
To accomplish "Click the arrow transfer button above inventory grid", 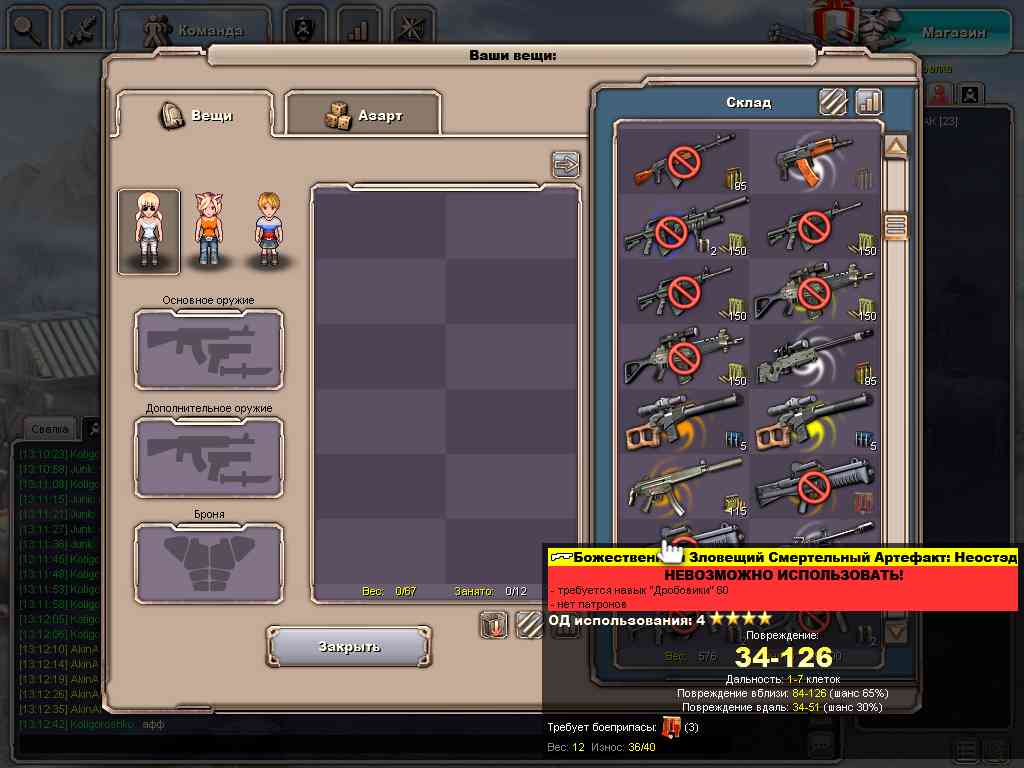I will [566, 164].
